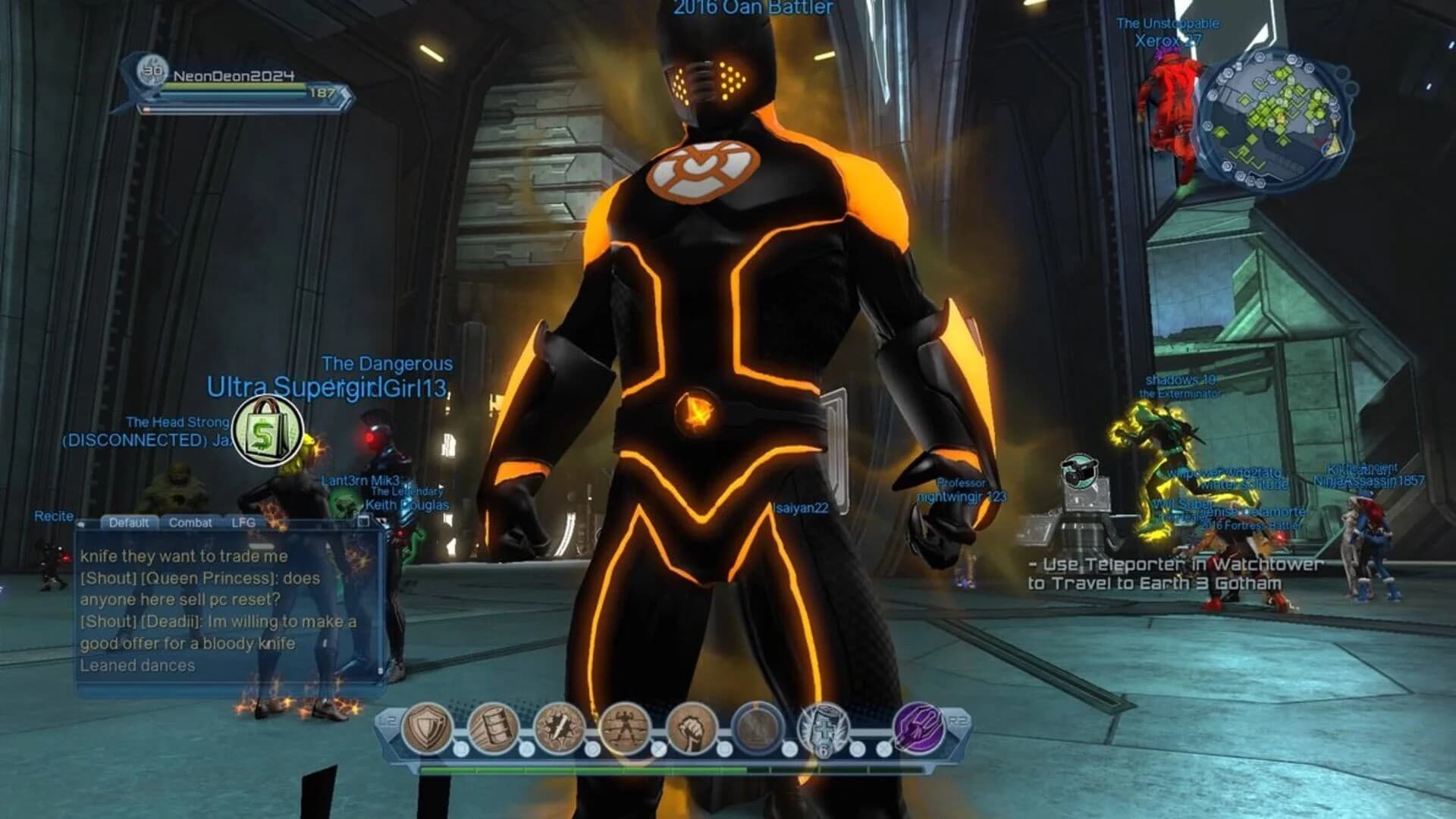Switch to the Combat chat tab

pyautogui.click(x=190, y=522)
